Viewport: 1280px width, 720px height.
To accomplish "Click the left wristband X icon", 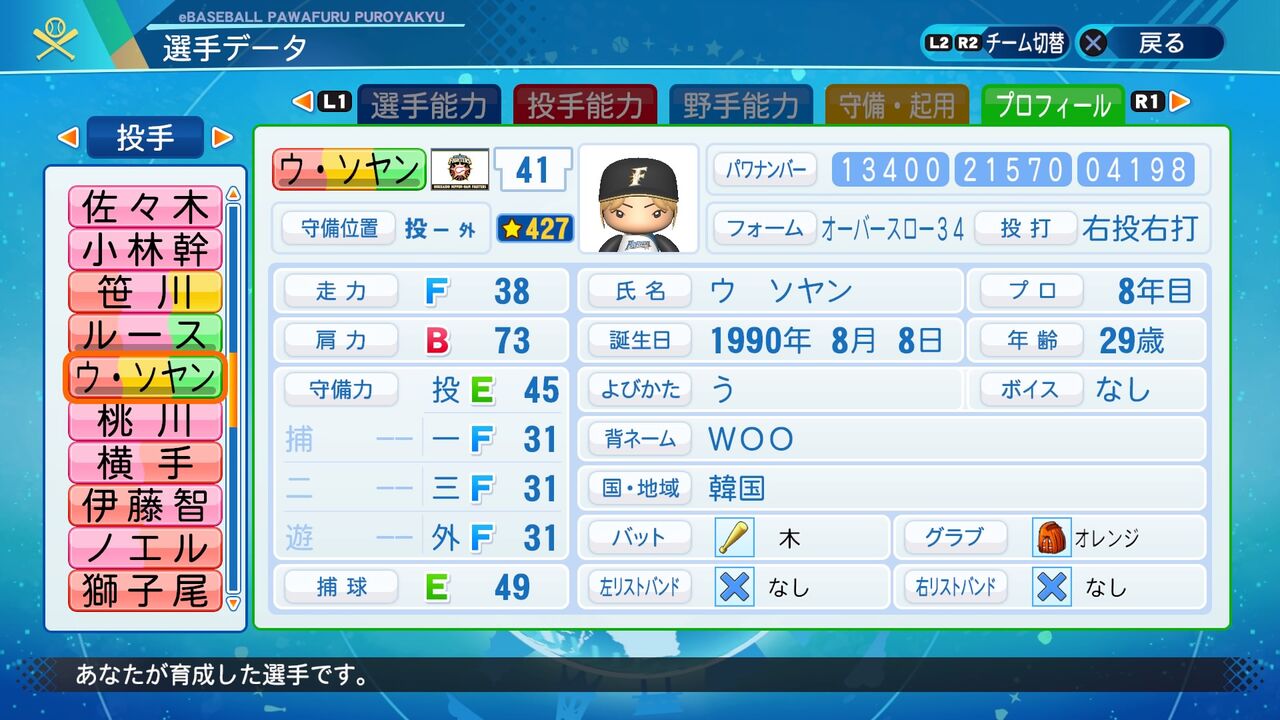I will [x=733, y=587].
